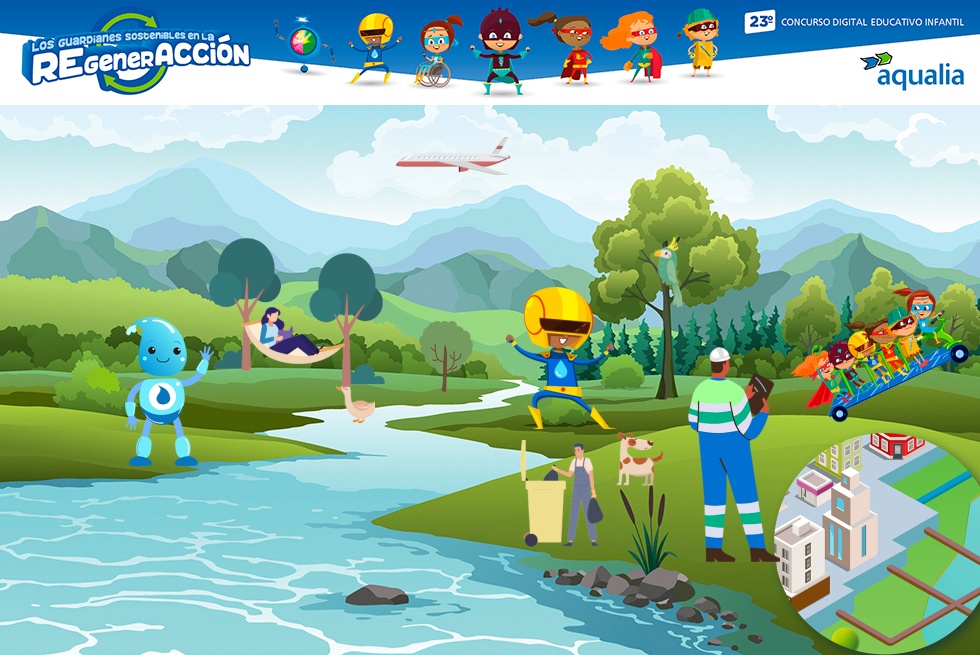This screenshot has width=980, height=655.
Task: Open the aqualia logo link
Action: [x=910, y=71]
